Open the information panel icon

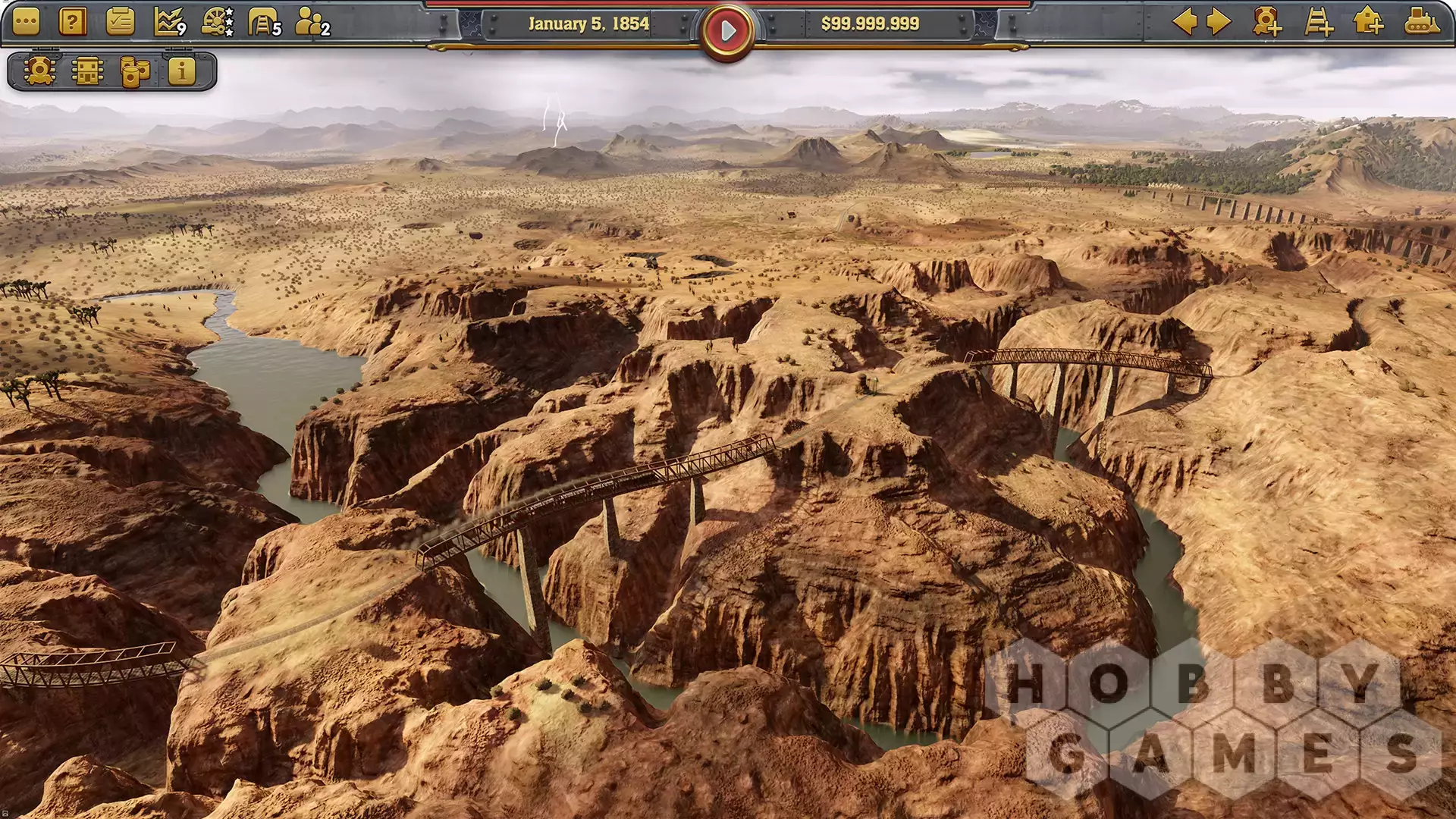coord(182,72)
